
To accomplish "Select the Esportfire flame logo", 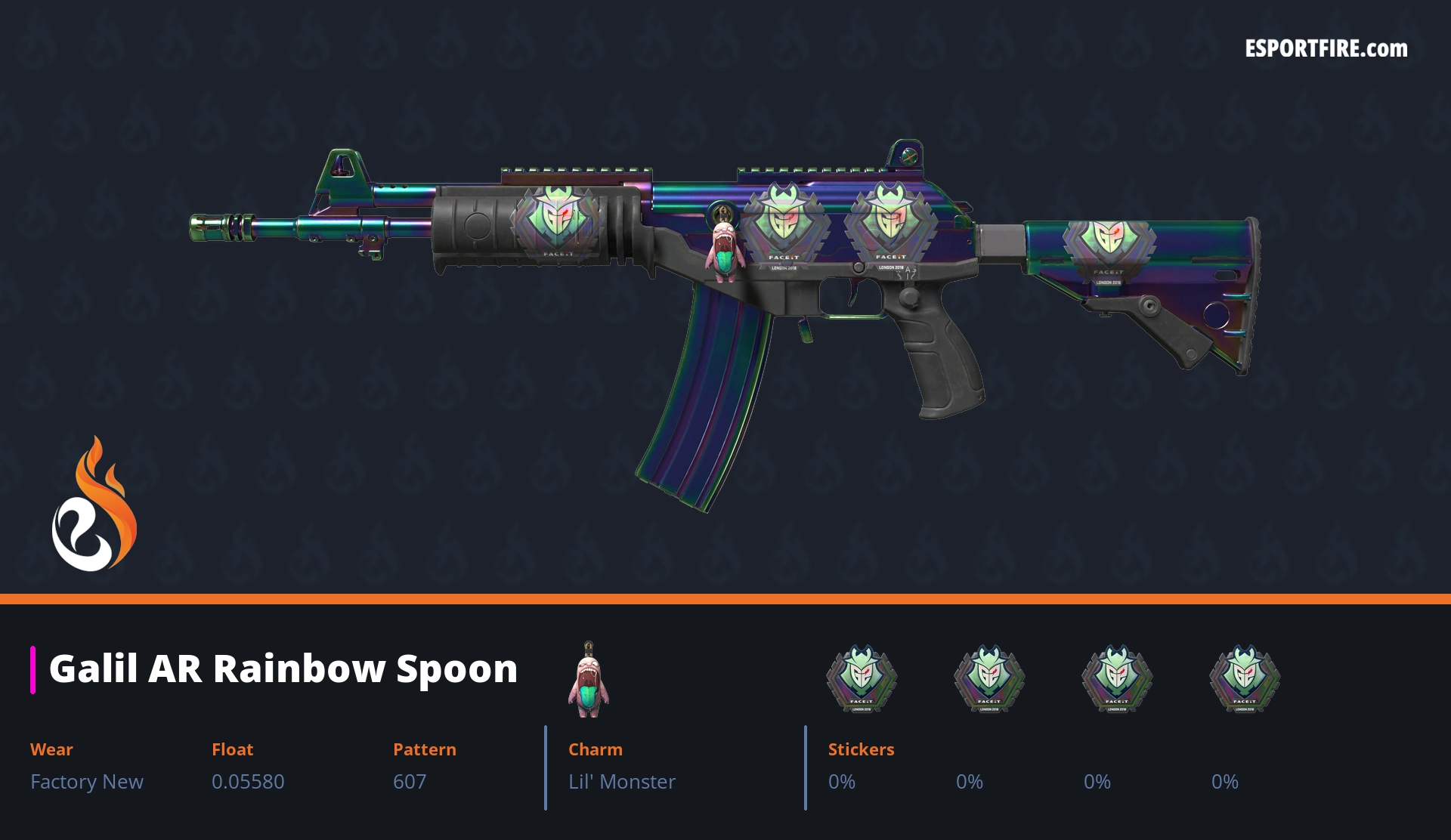I will (94, 505).
